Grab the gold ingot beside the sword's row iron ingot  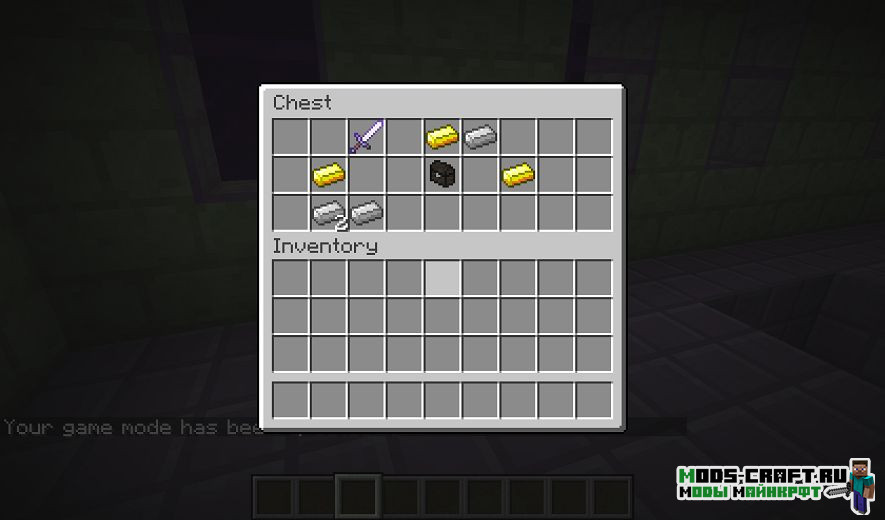tap(442, 136)
